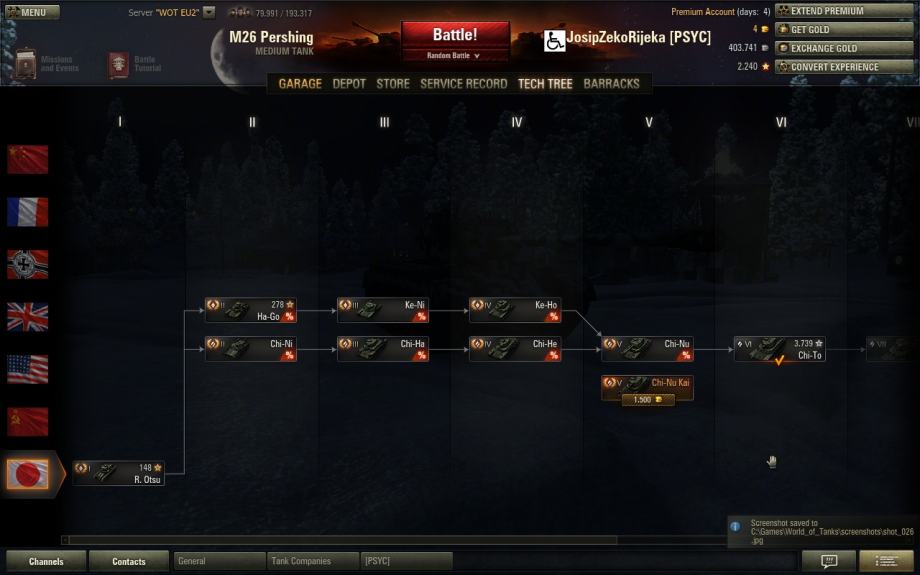Show the Service Record tab
Viewport: 920px width, 575px height.
(x=463, y=84)
